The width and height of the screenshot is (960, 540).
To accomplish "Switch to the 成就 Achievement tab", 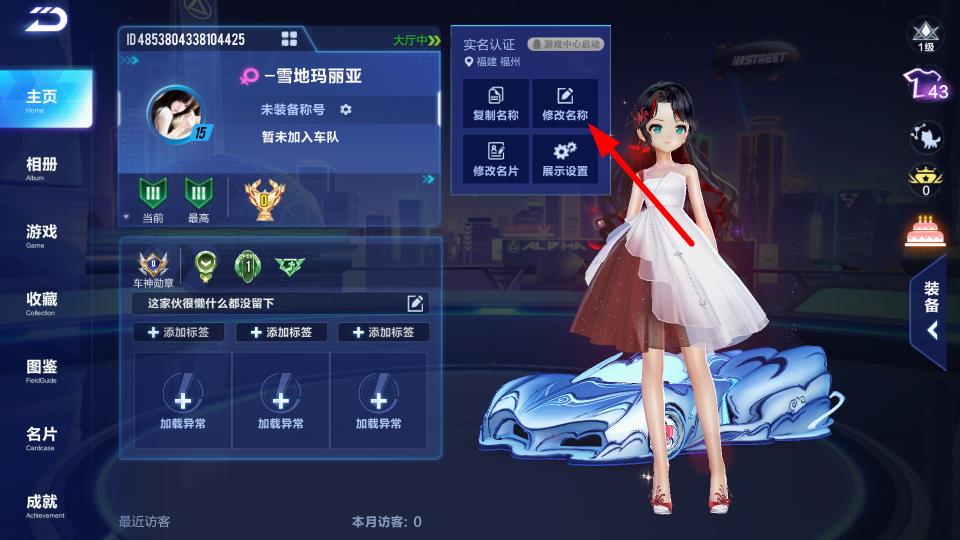I will 42,505.
